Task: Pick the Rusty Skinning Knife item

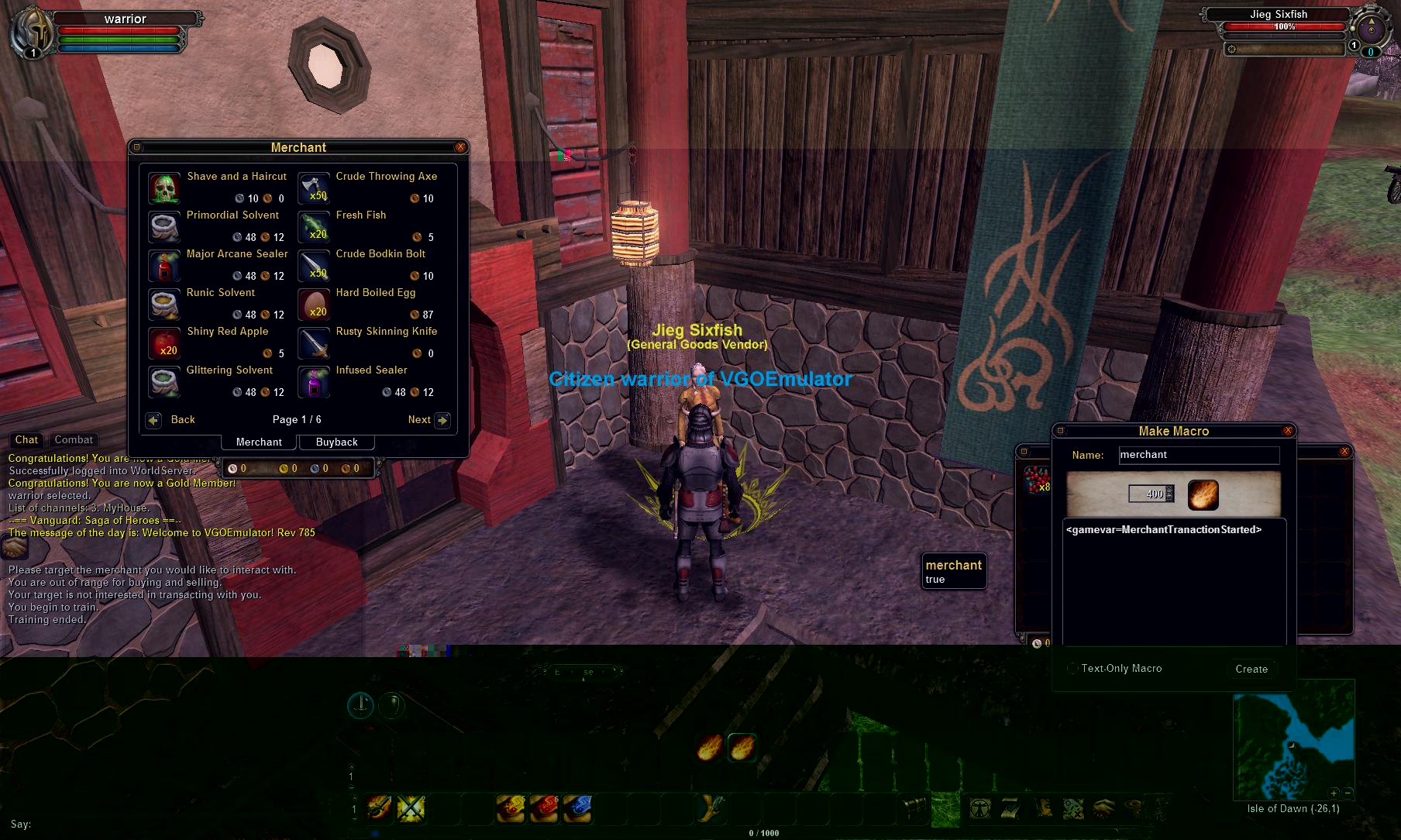Action: pos(314,343)
